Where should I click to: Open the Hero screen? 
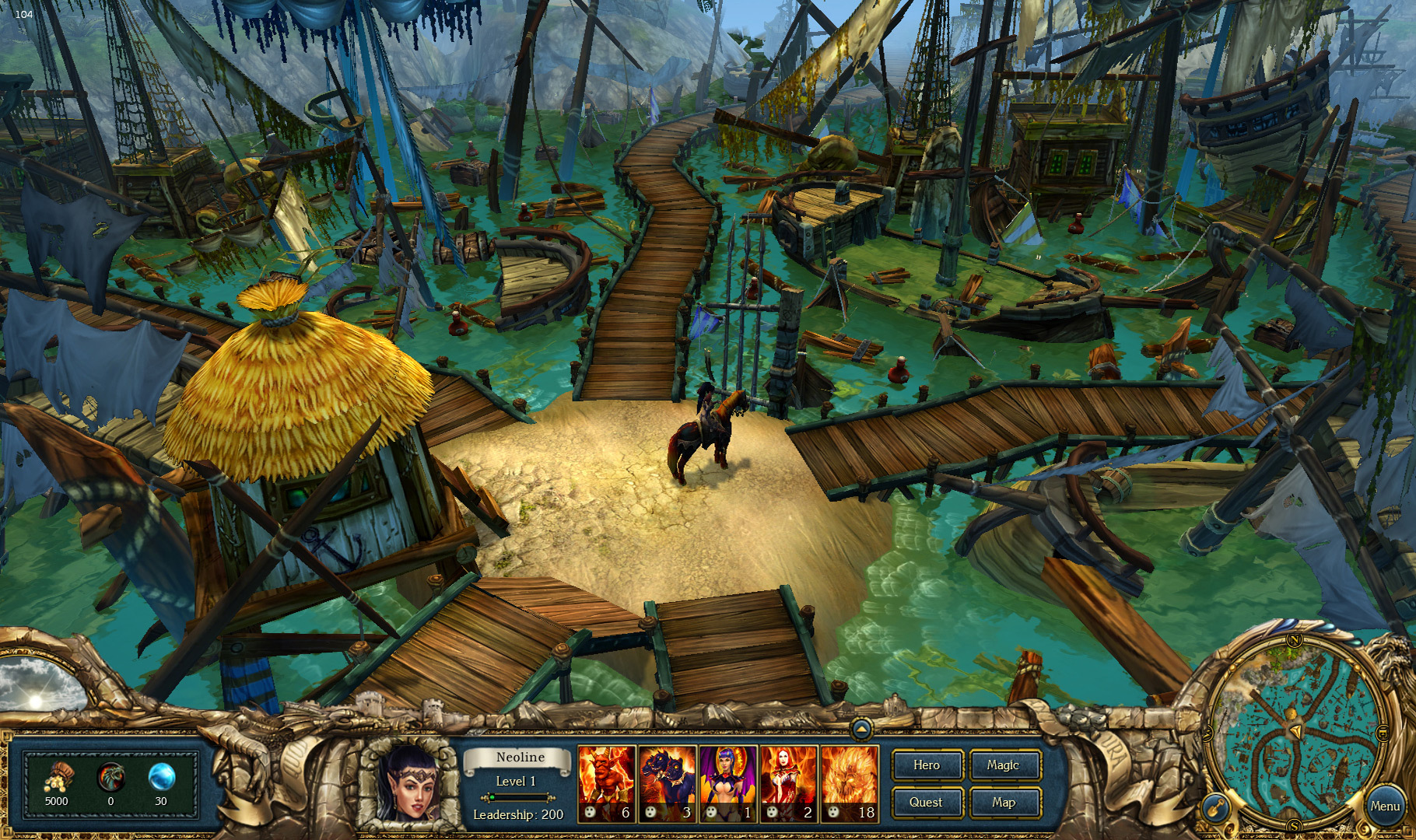click(927, 765)
